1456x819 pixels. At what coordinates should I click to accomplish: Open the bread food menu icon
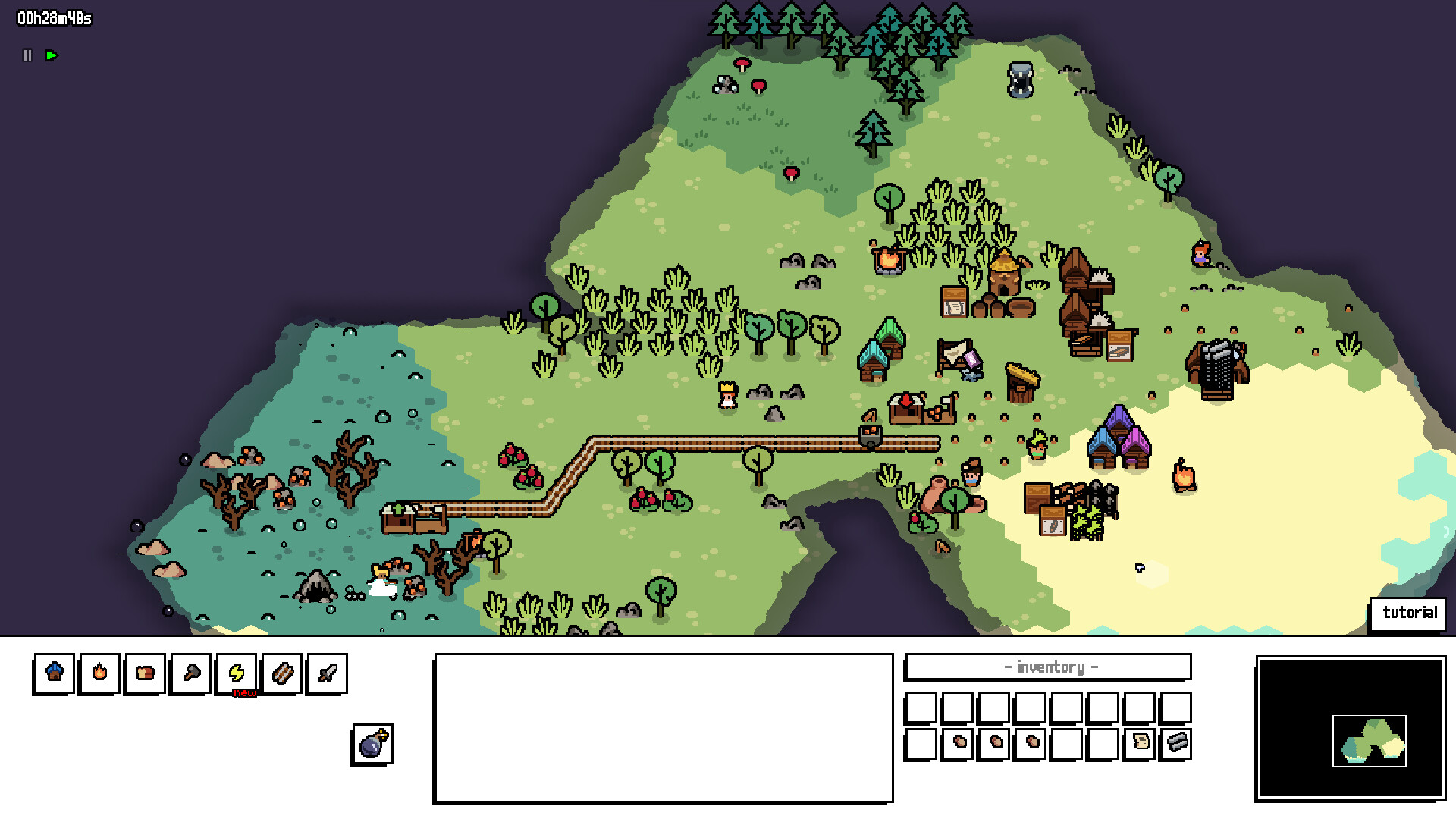[x=145, y=673]
